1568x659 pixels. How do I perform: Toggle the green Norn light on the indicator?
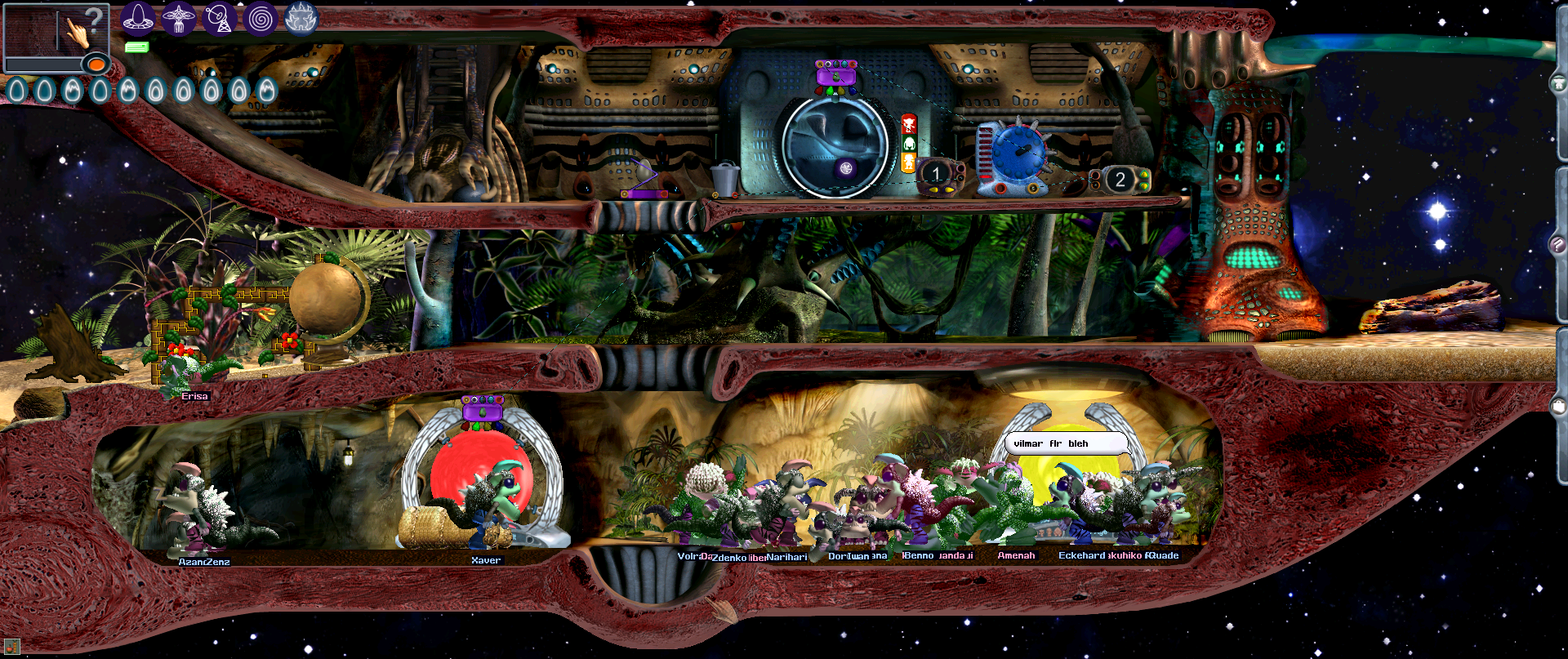click(x=910, y=144)
